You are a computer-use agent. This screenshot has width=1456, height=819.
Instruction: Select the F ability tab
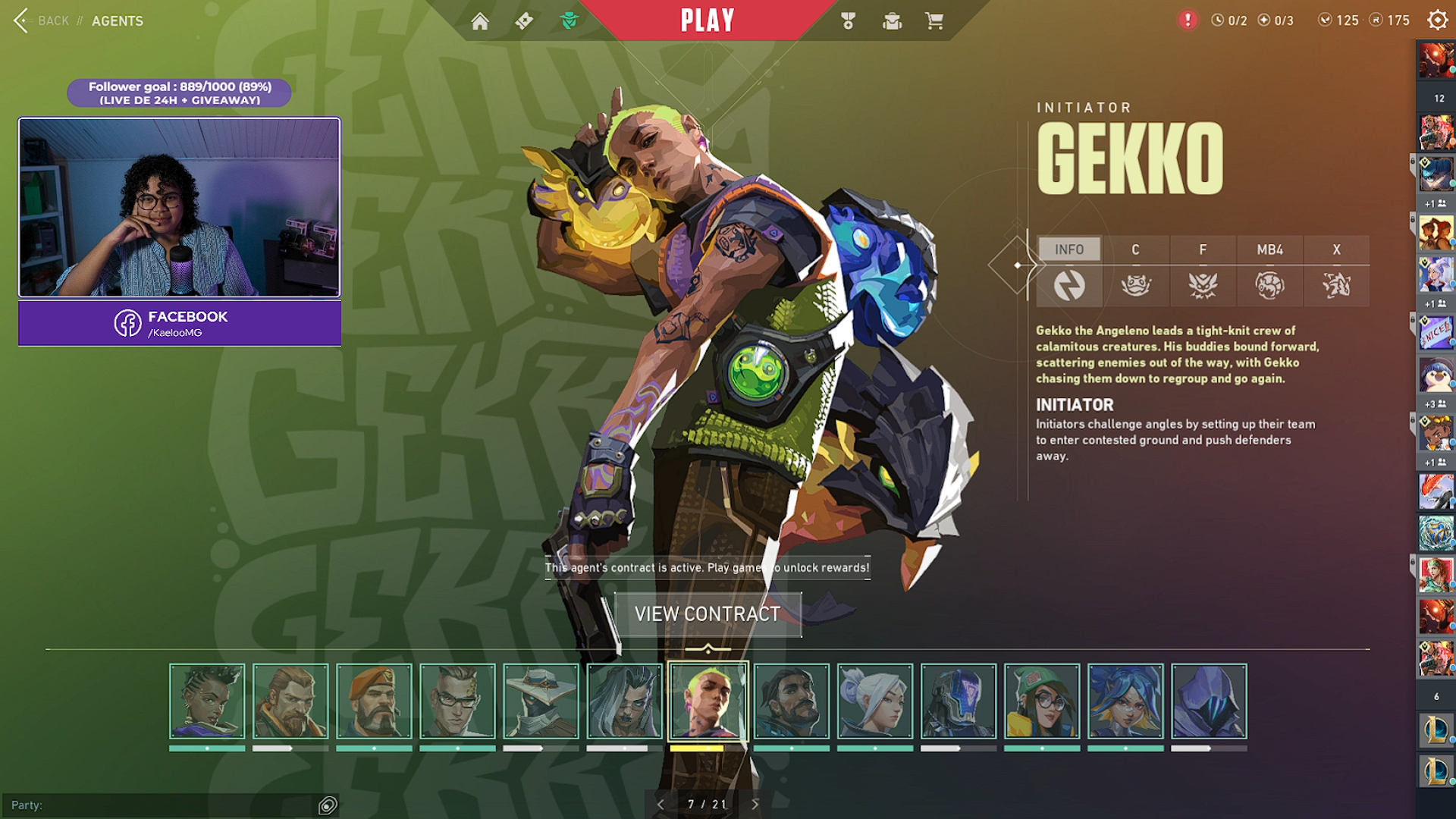click(1203, 249)
